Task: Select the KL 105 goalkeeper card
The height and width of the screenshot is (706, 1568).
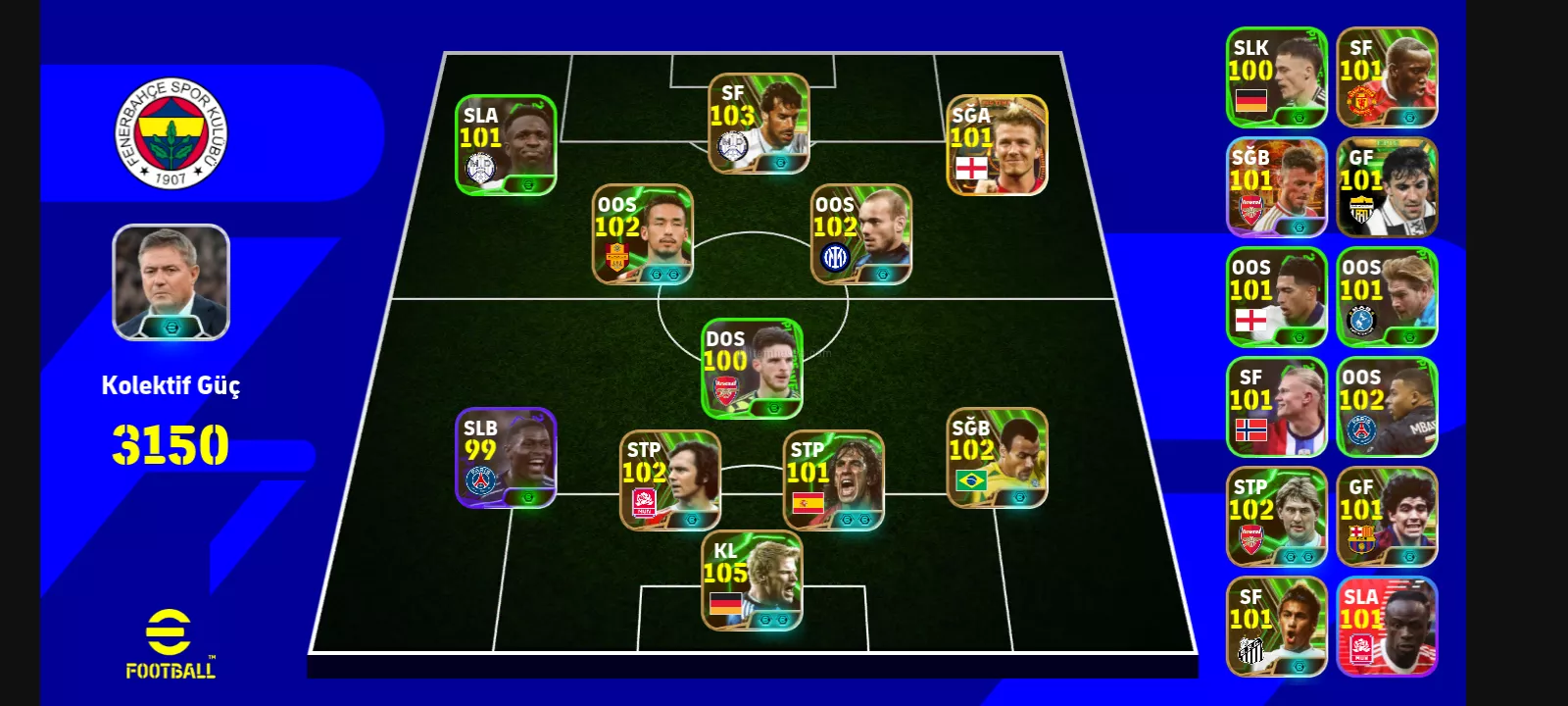Action: click(752, 580)
